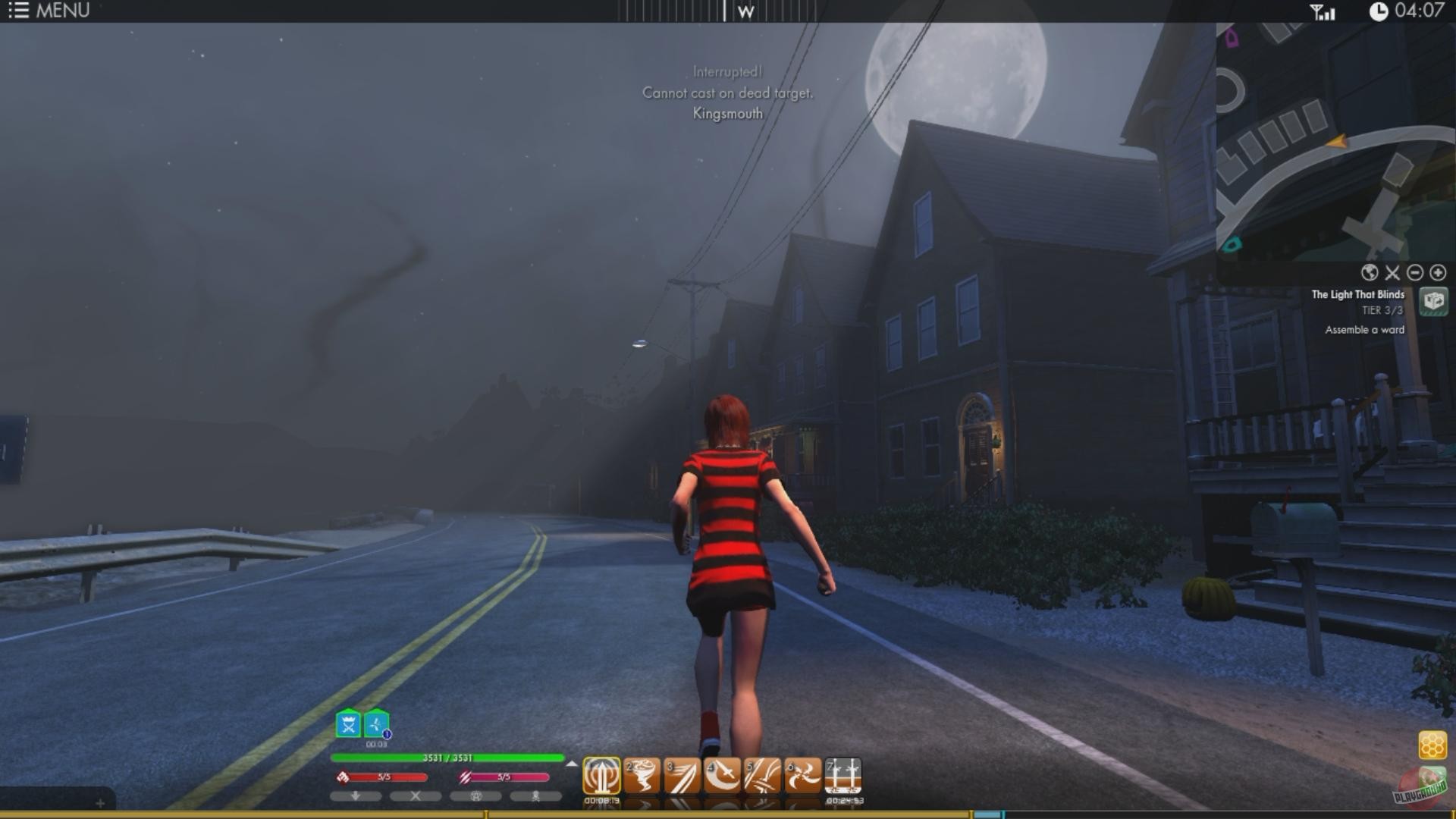Activate the ability in hotbar slot 1
The width and height of the screenshot is (1456, 819).
point(603,775)
